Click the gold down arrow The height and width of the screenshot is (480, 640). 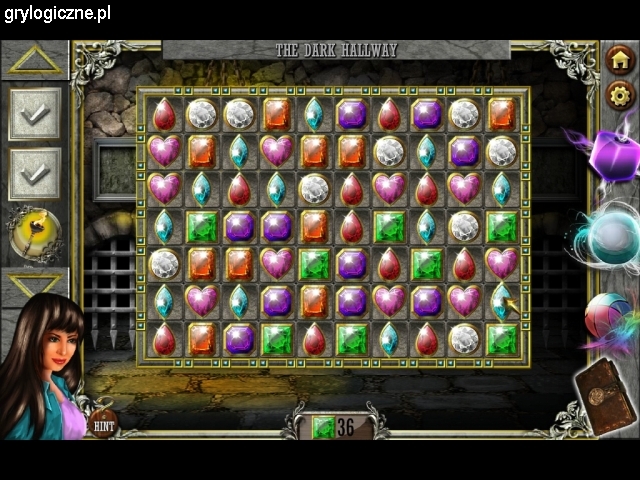pos(34,285)
